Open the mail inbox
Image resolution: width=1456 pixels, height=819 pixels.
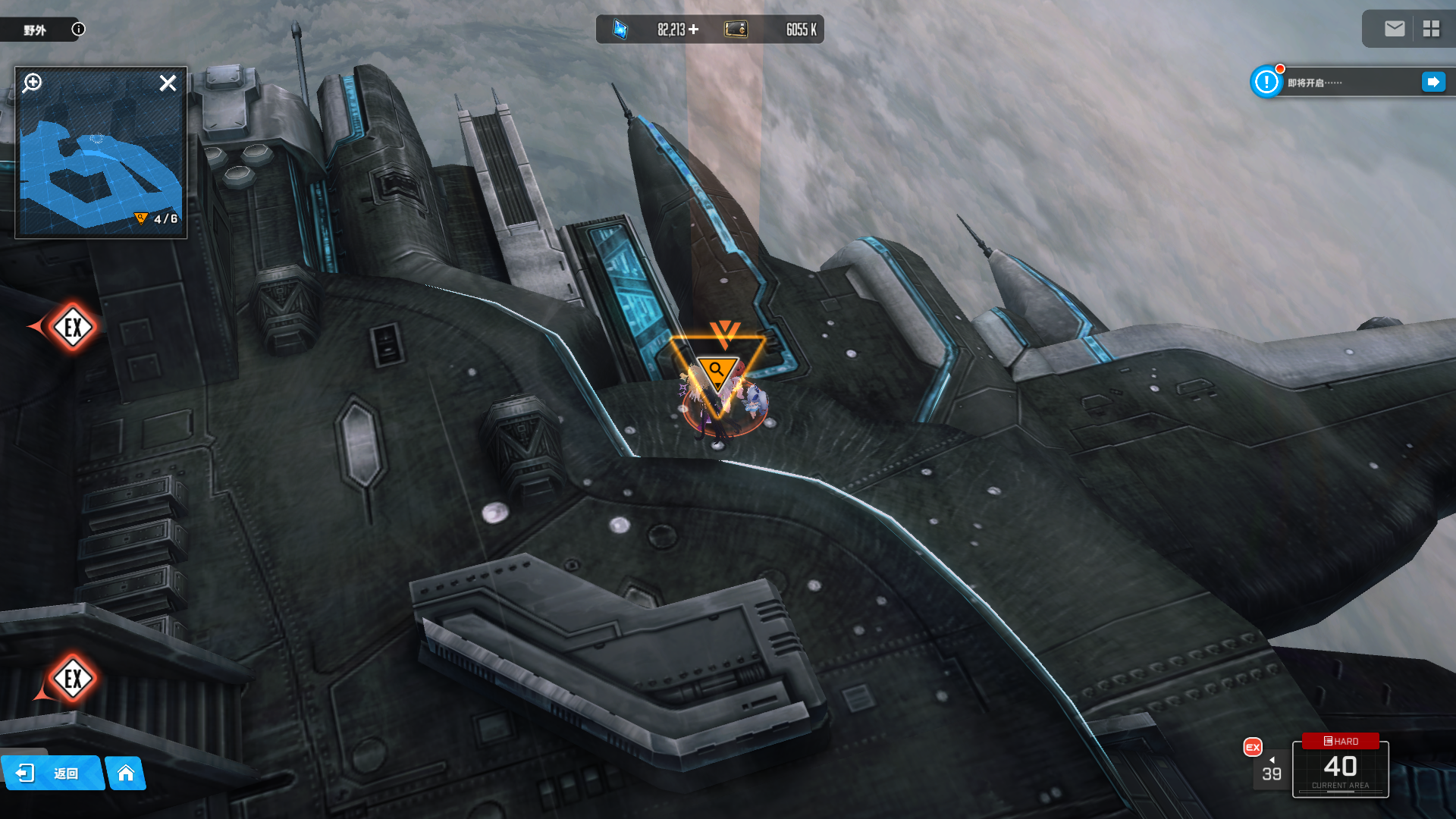(x=1394, y=29)
